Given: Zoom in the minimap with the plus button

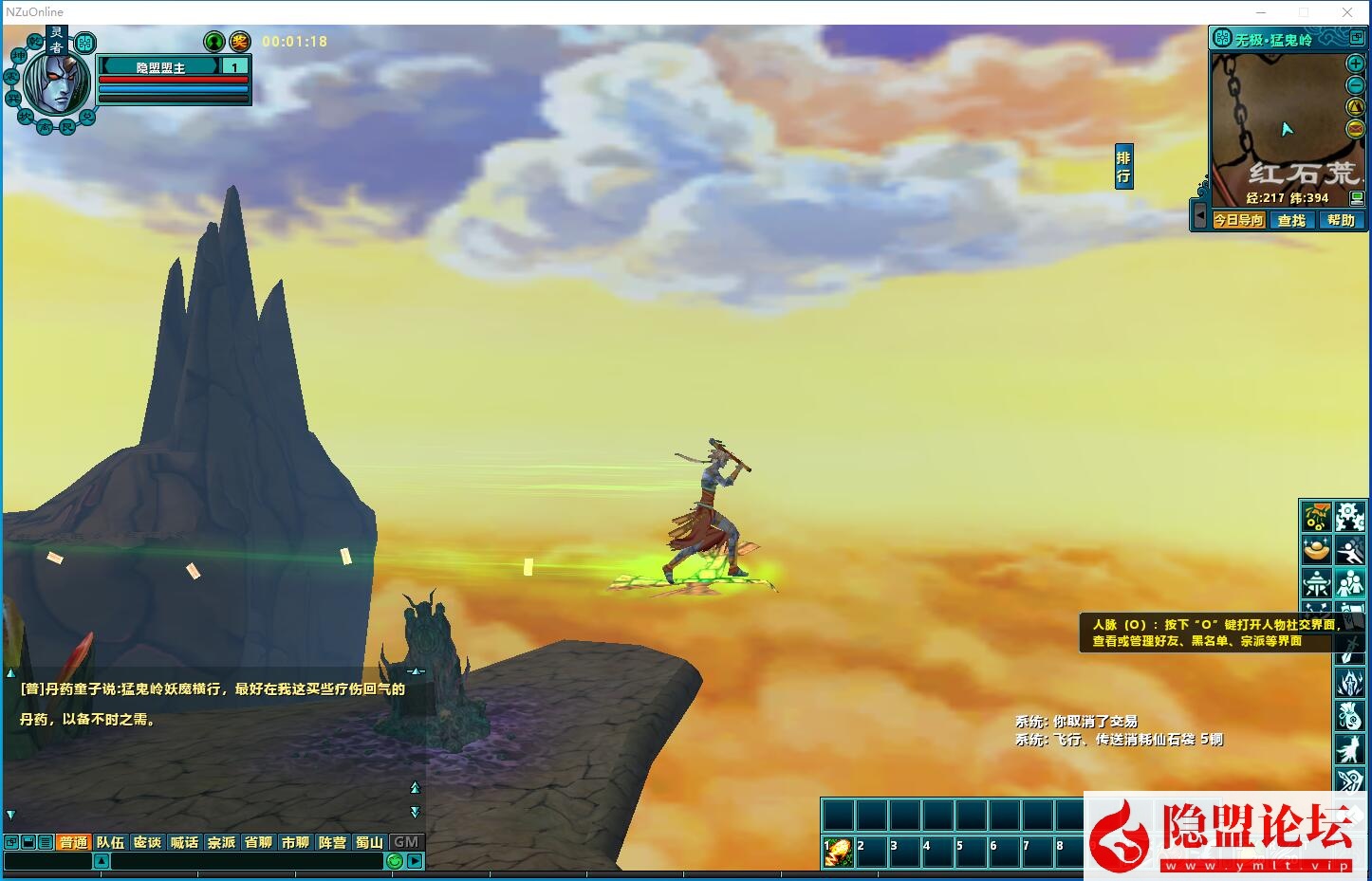Looking at the screenshot, I should 1356,64.
